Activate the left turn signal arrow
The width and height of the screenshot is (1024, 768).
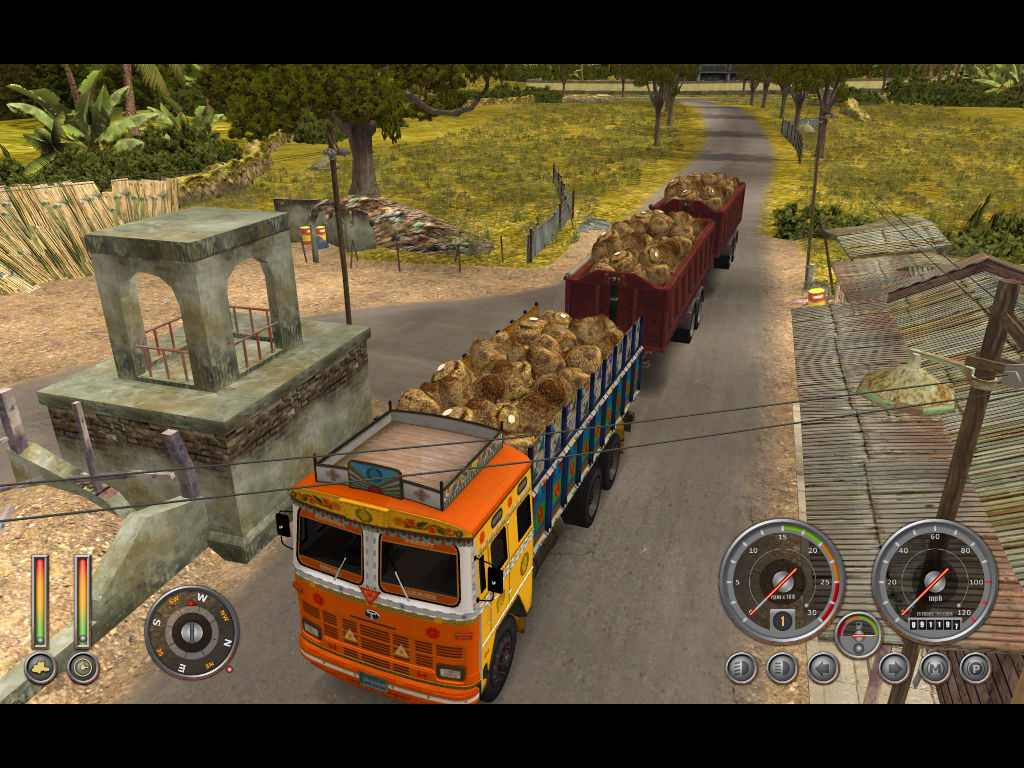(x=823, y=667)
